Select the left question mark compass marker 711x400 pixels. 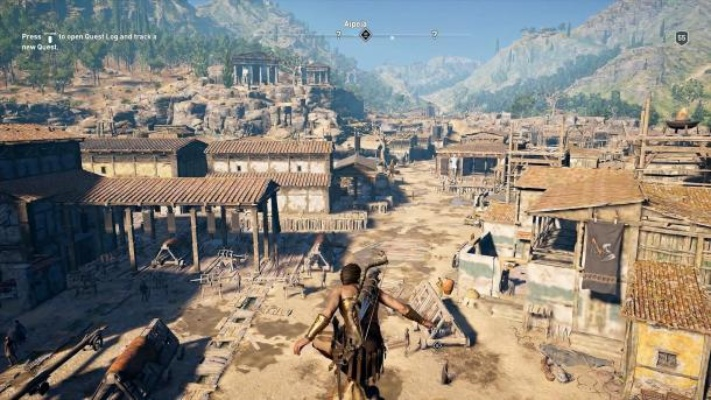tap(338, 33)
